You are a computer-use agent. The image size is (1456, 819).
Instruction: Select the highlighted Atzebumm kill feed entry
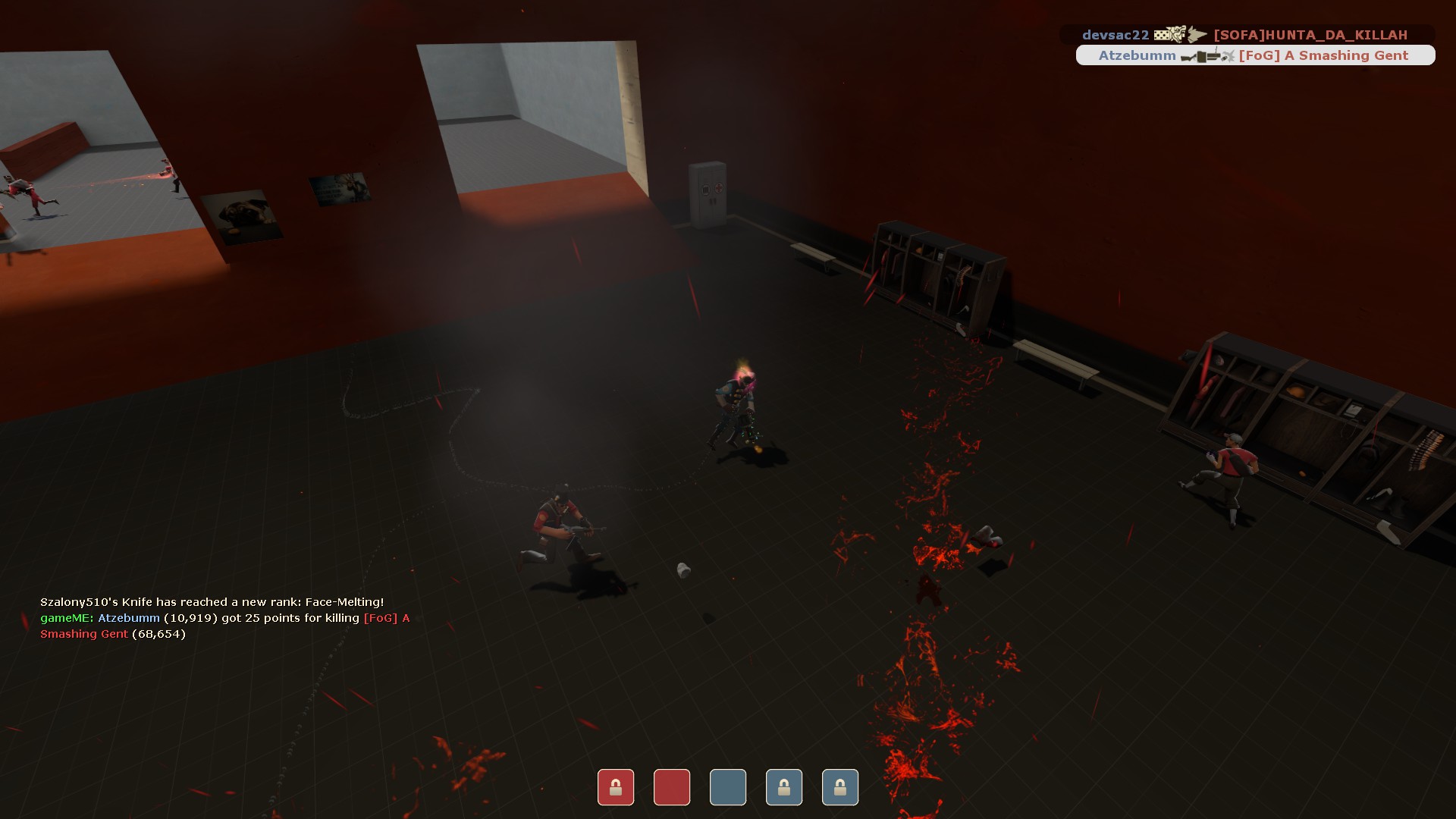tap(1254, 55)
